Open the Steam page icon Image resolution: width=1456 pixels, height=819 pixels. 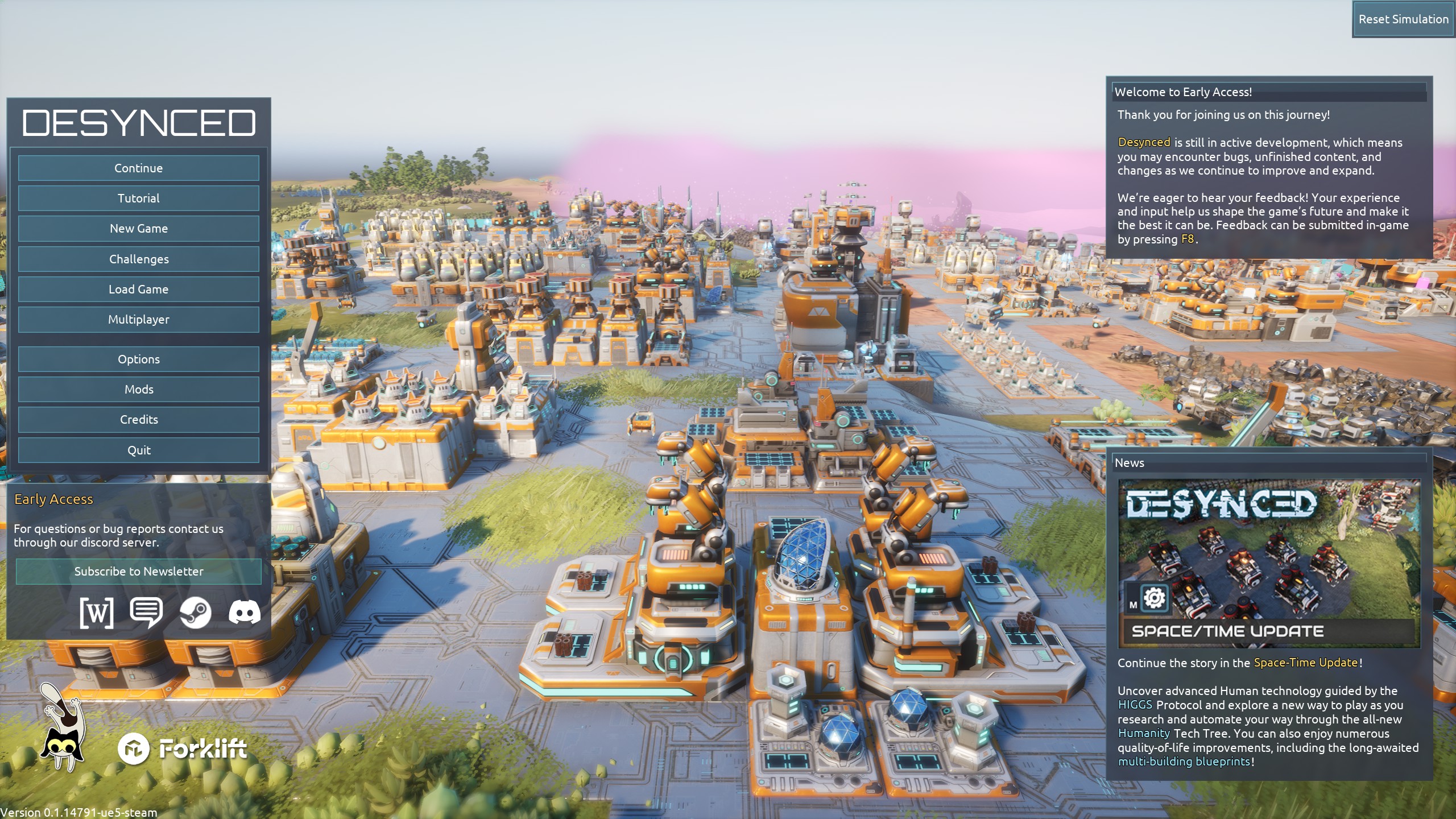[x=195, y=613]
